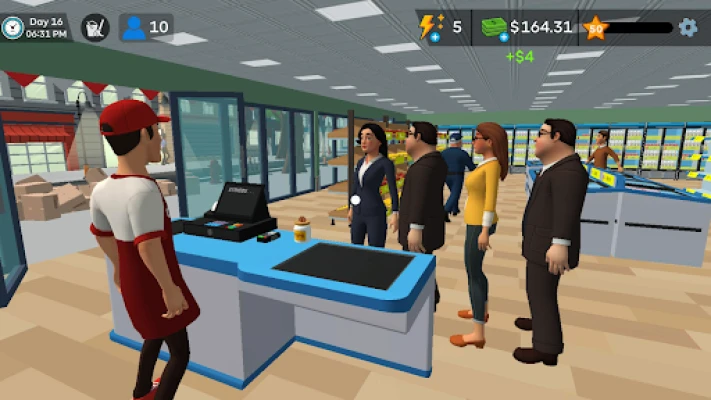Open the settings gear menu

pyautogui.click(x=688, y=27)
